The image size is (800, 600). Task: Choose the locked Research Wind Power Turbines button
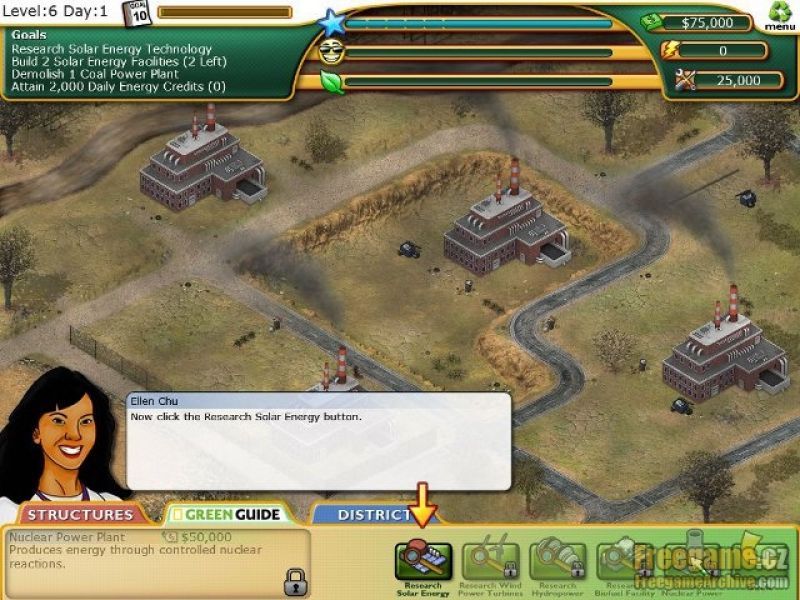[x=490, y=562]
